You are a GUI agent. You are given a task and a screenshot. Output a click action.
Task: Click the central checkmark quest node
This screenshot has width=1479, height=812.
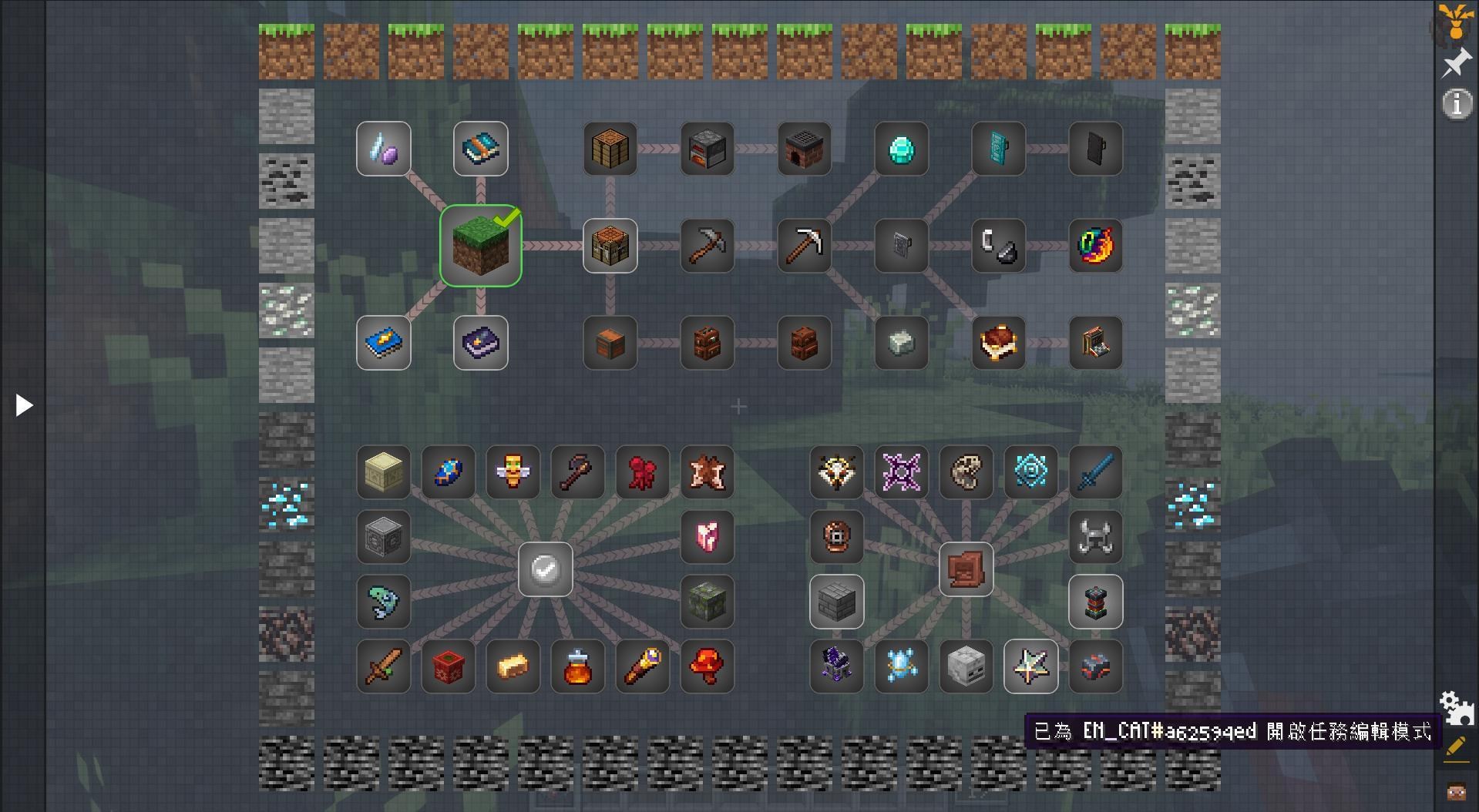point(546,570)
